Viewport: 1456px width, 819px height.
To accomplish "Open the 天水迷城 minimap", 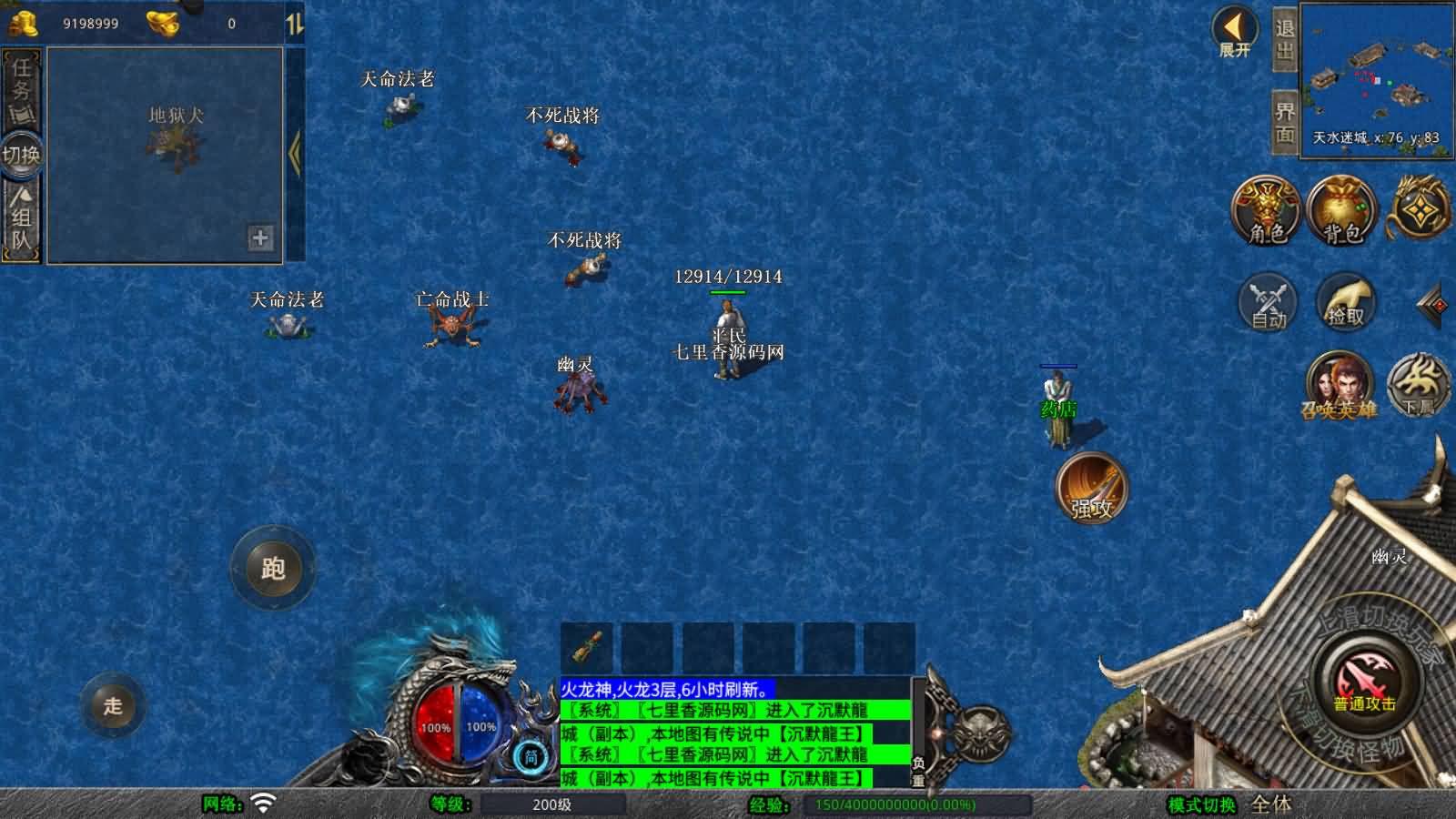I will click(x=1375, y=80).
